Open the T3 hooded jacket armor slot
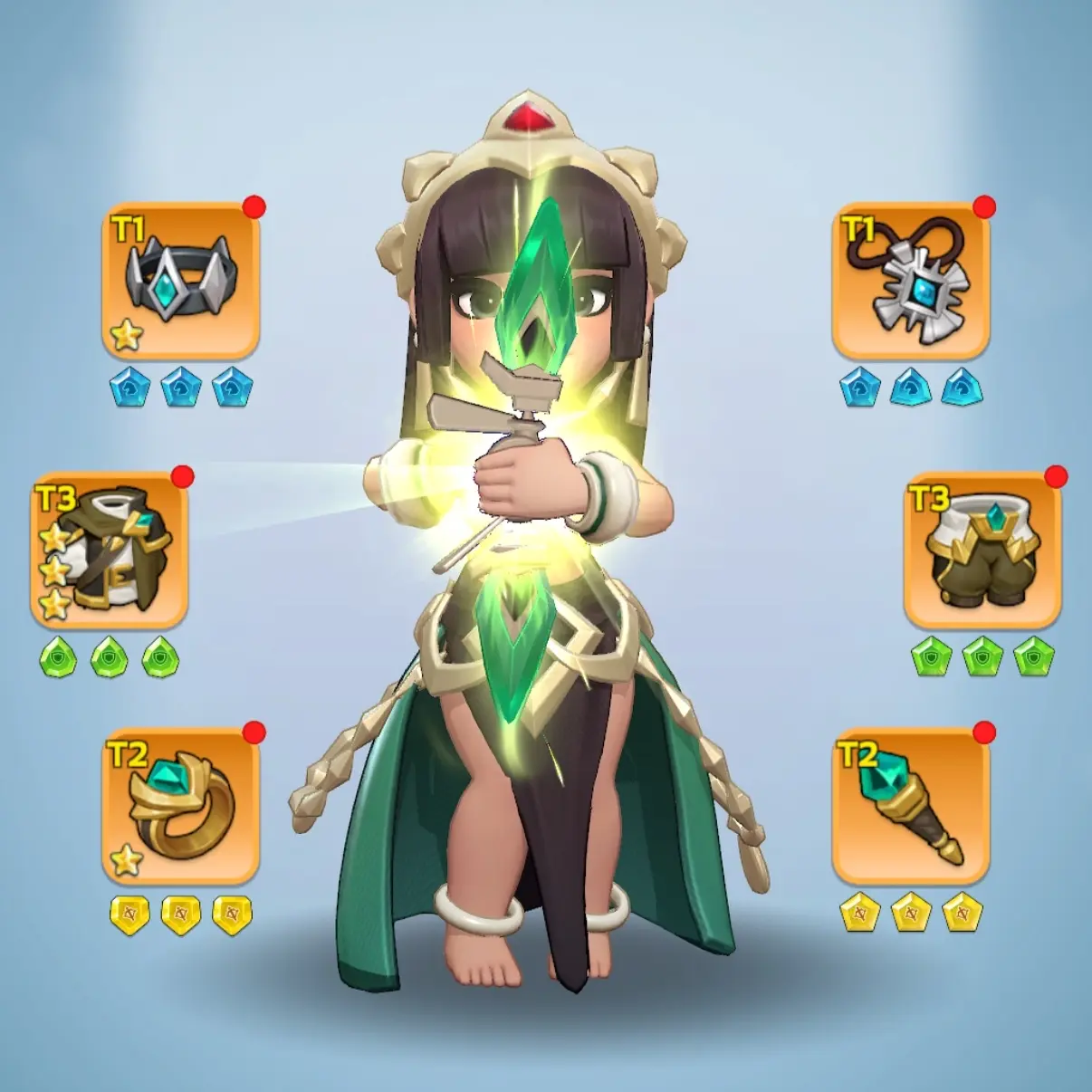 coord(110,551)
